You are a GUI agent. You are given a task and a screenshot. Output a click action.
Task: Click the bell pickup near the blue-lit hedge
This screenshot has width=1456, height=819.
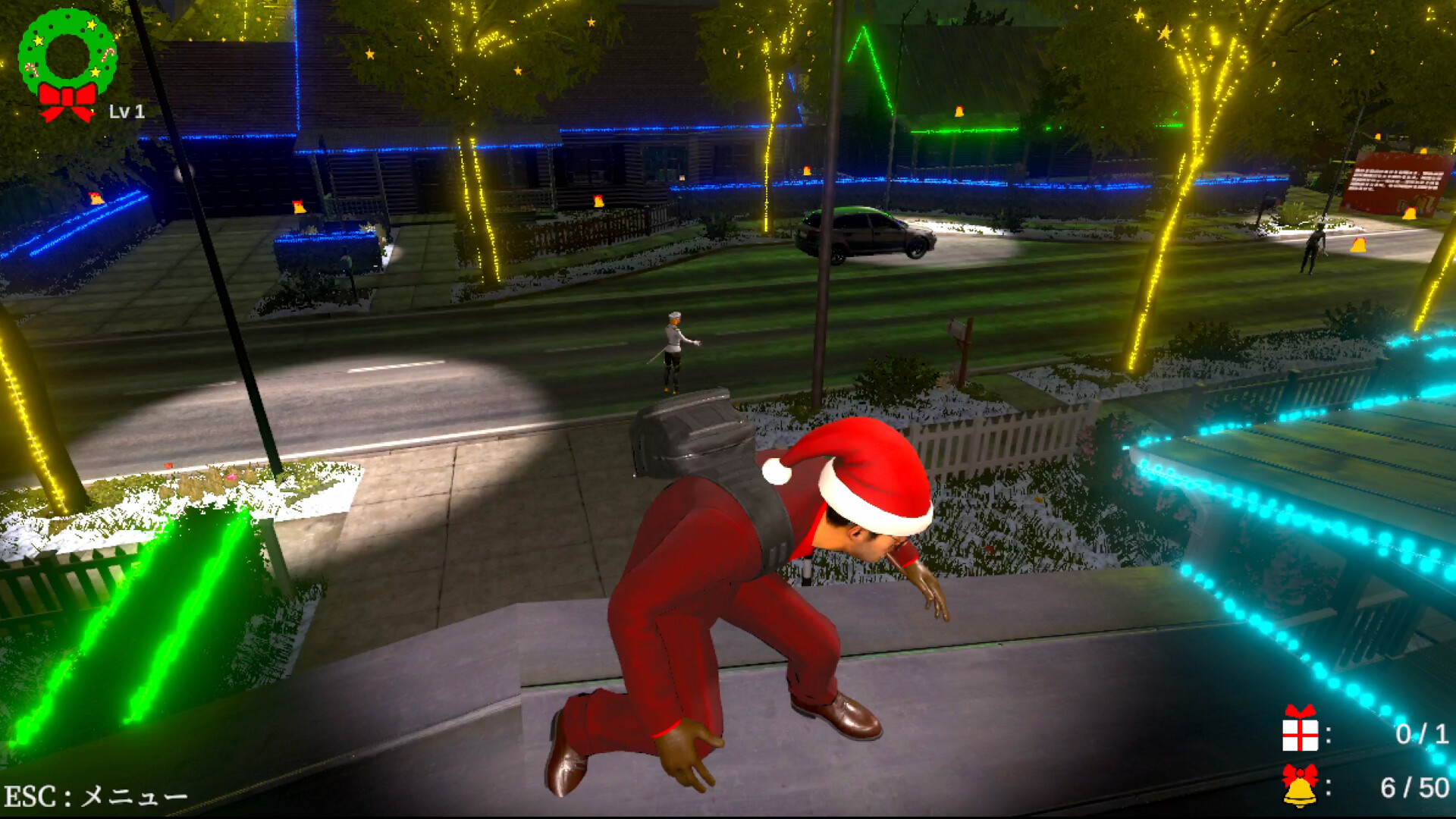pyautogui.click(x=297, y=206)
